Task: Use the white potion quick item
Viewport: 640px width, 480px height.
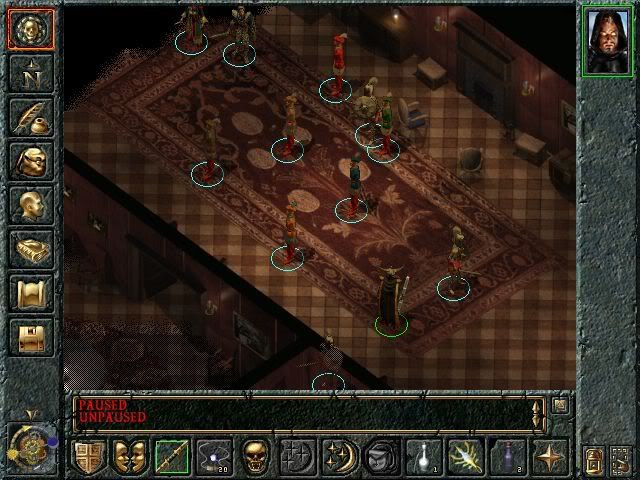Action: 422,457
